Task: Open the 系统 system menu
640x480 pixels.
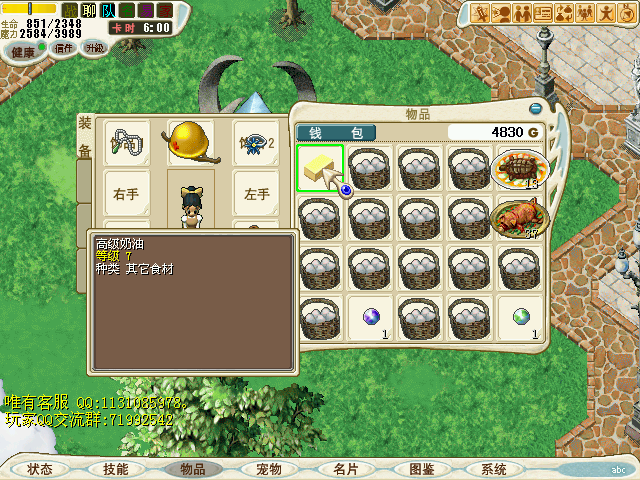Action: [494, 469]
